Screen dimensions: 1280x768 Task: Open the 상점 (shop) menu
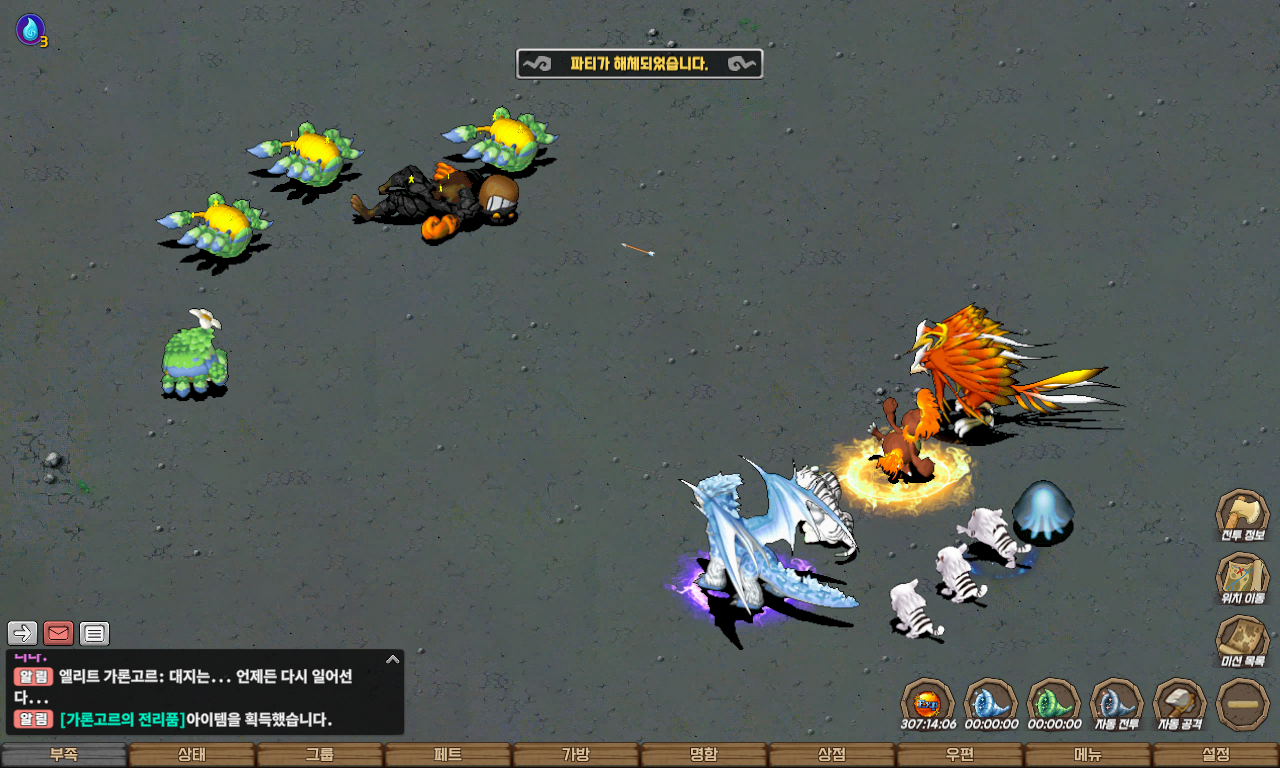(x=832, y=755)
